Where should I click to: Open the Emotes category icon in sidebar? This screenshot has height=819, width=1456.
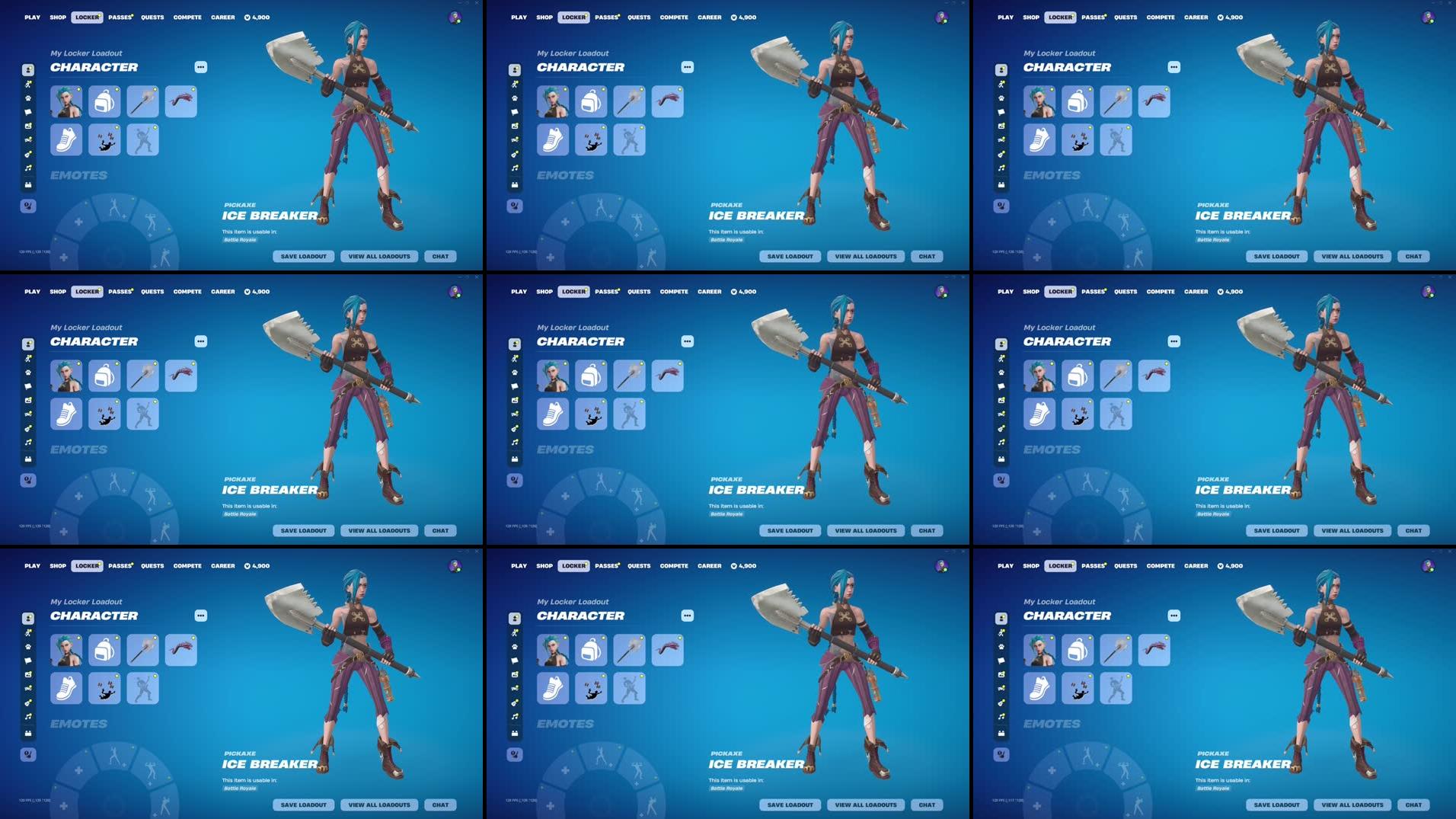coord(27,84)
